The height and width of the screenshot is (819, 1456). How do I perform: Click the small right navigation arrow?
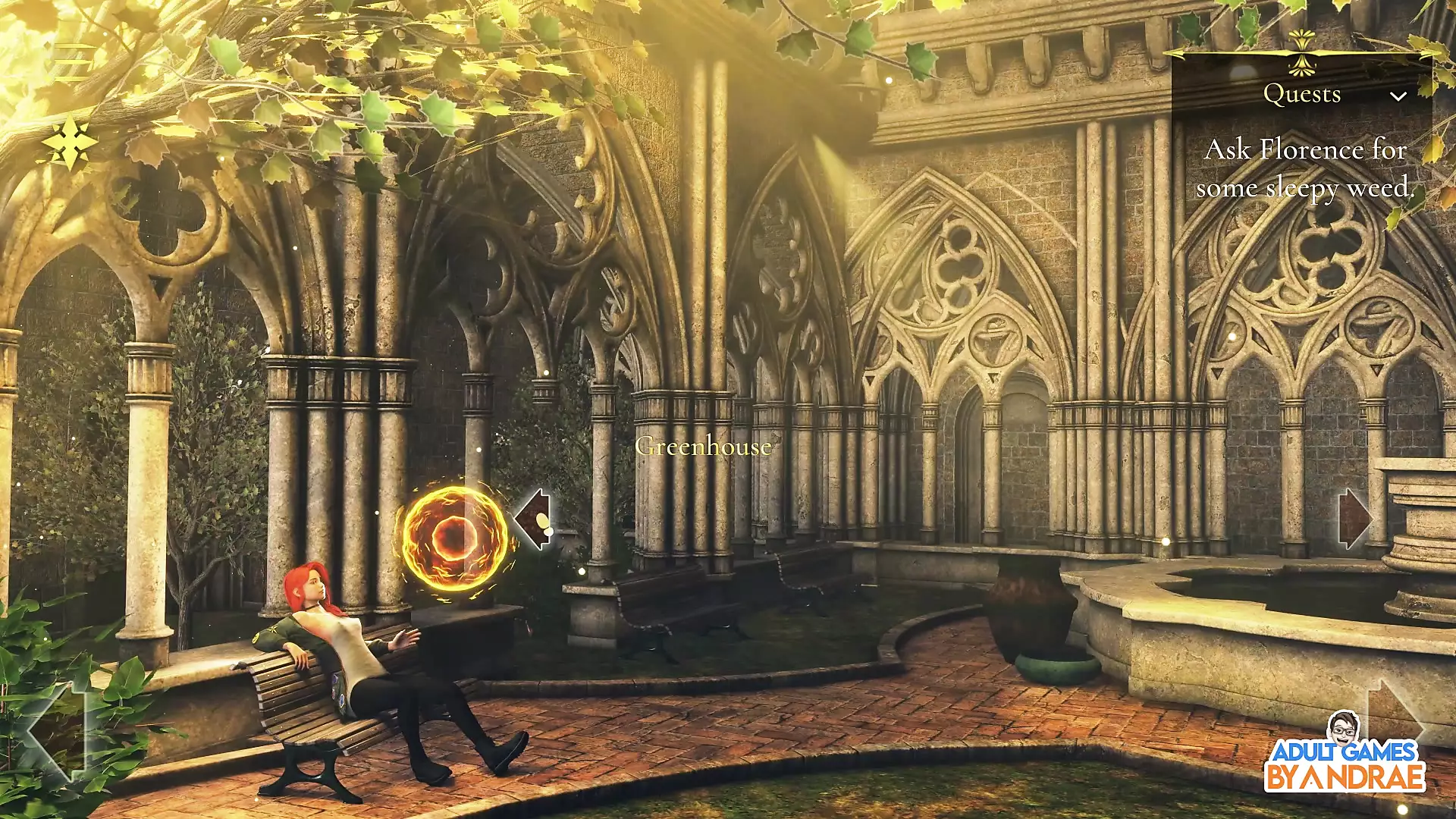pyautogui.click(x=1355, y=519)
